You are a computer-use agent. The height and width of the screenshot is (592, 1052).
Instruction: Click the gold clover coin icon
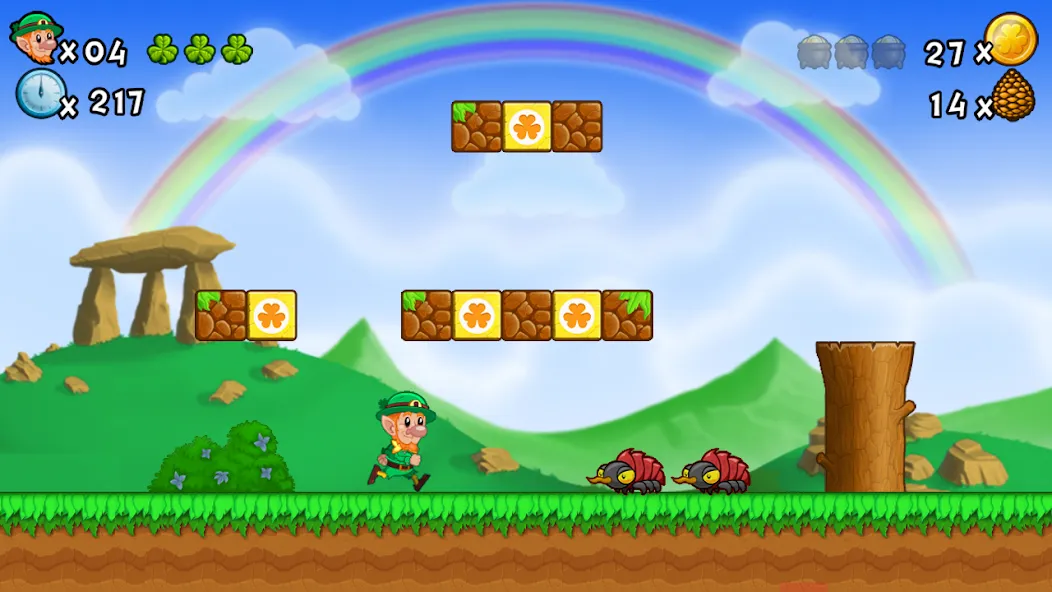coord(1011,40)
